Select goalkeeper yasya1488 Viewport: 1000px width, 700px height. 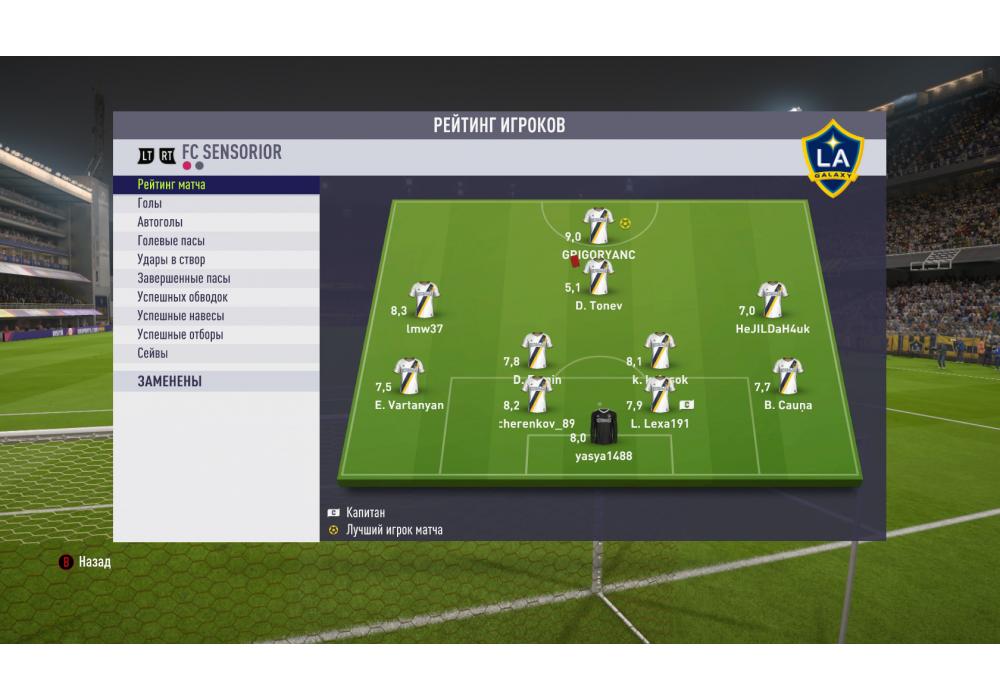(603, 428)
